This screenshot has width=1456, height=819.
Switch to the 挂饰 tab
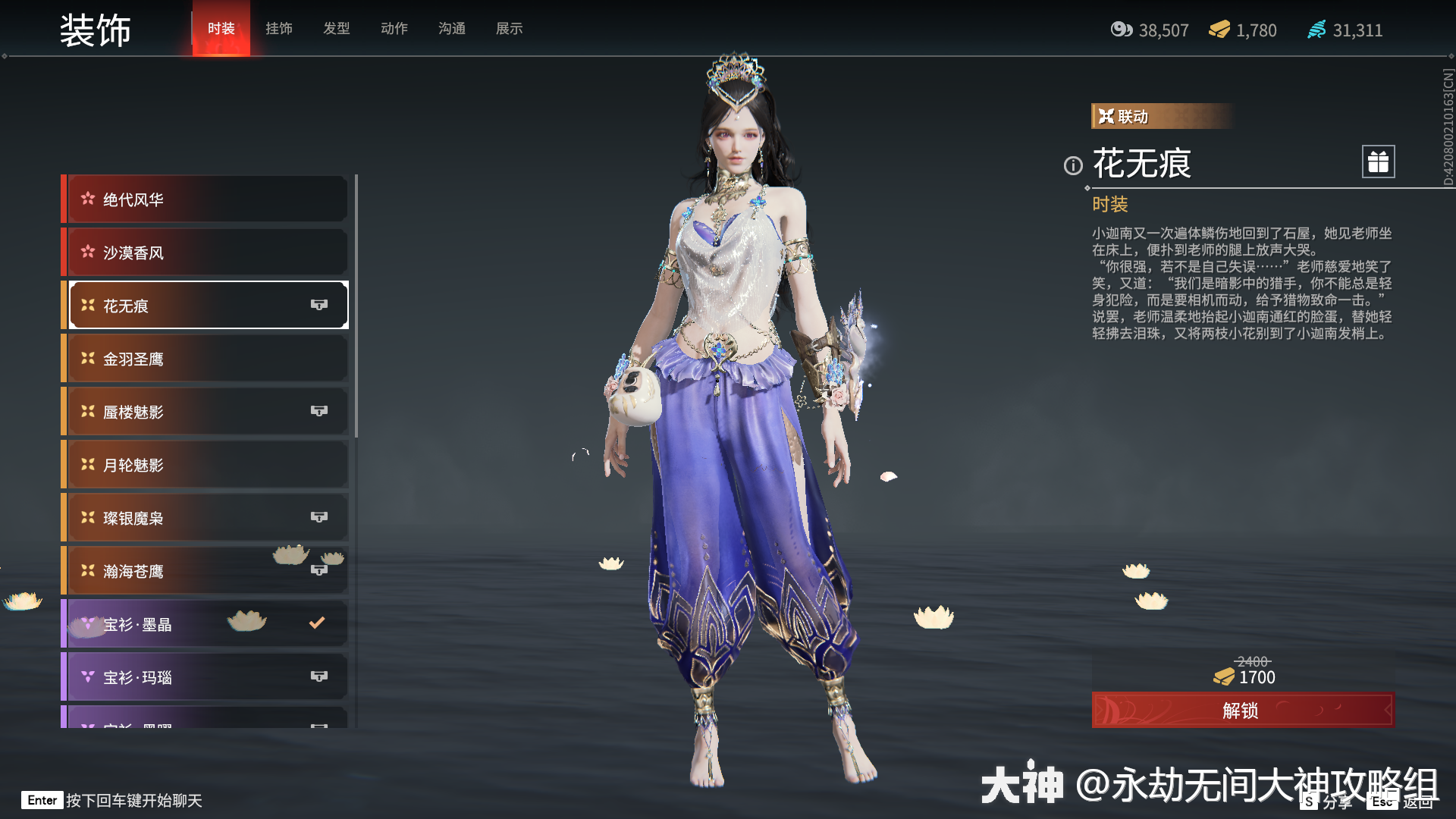click(278, 29)
